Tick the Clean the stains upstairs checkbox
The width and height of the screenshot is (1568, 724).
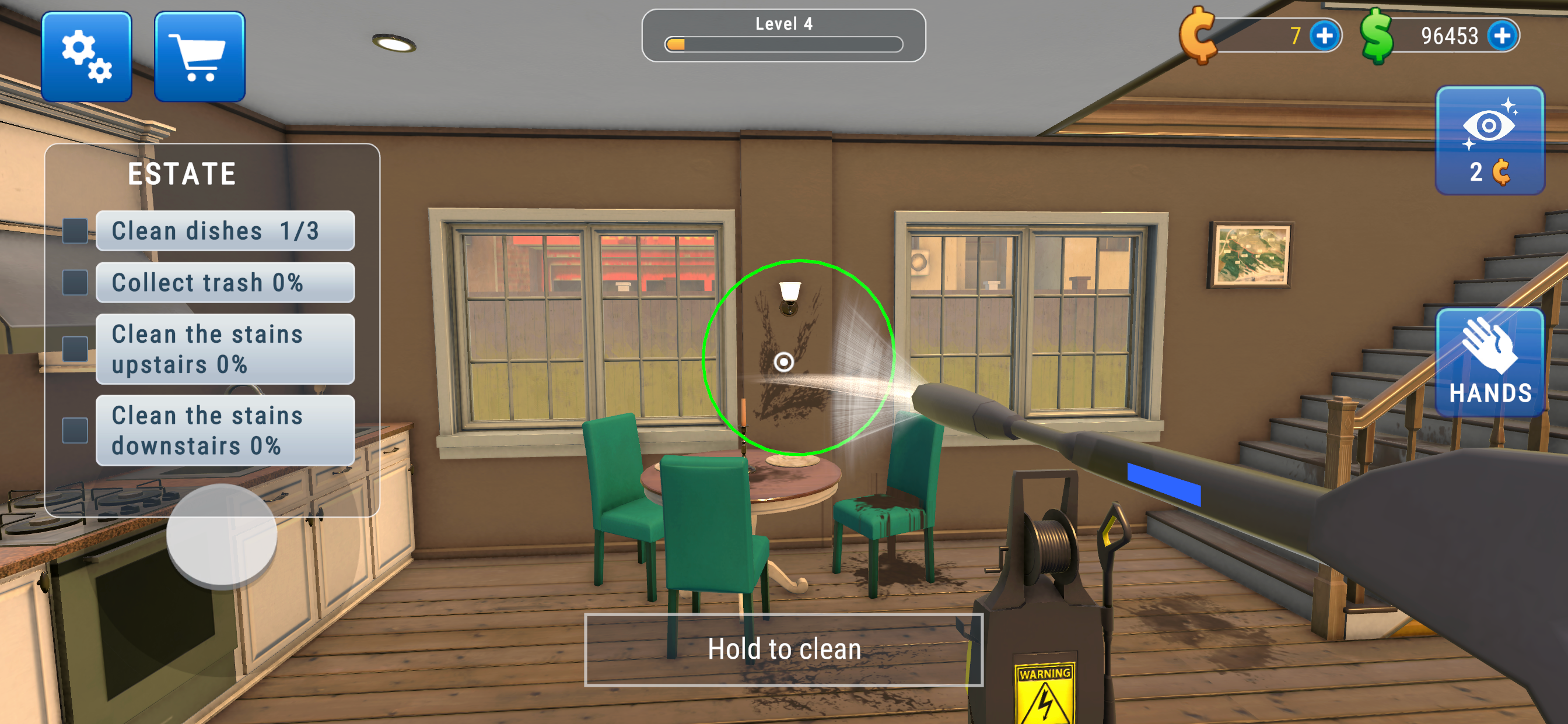[75, 349]
